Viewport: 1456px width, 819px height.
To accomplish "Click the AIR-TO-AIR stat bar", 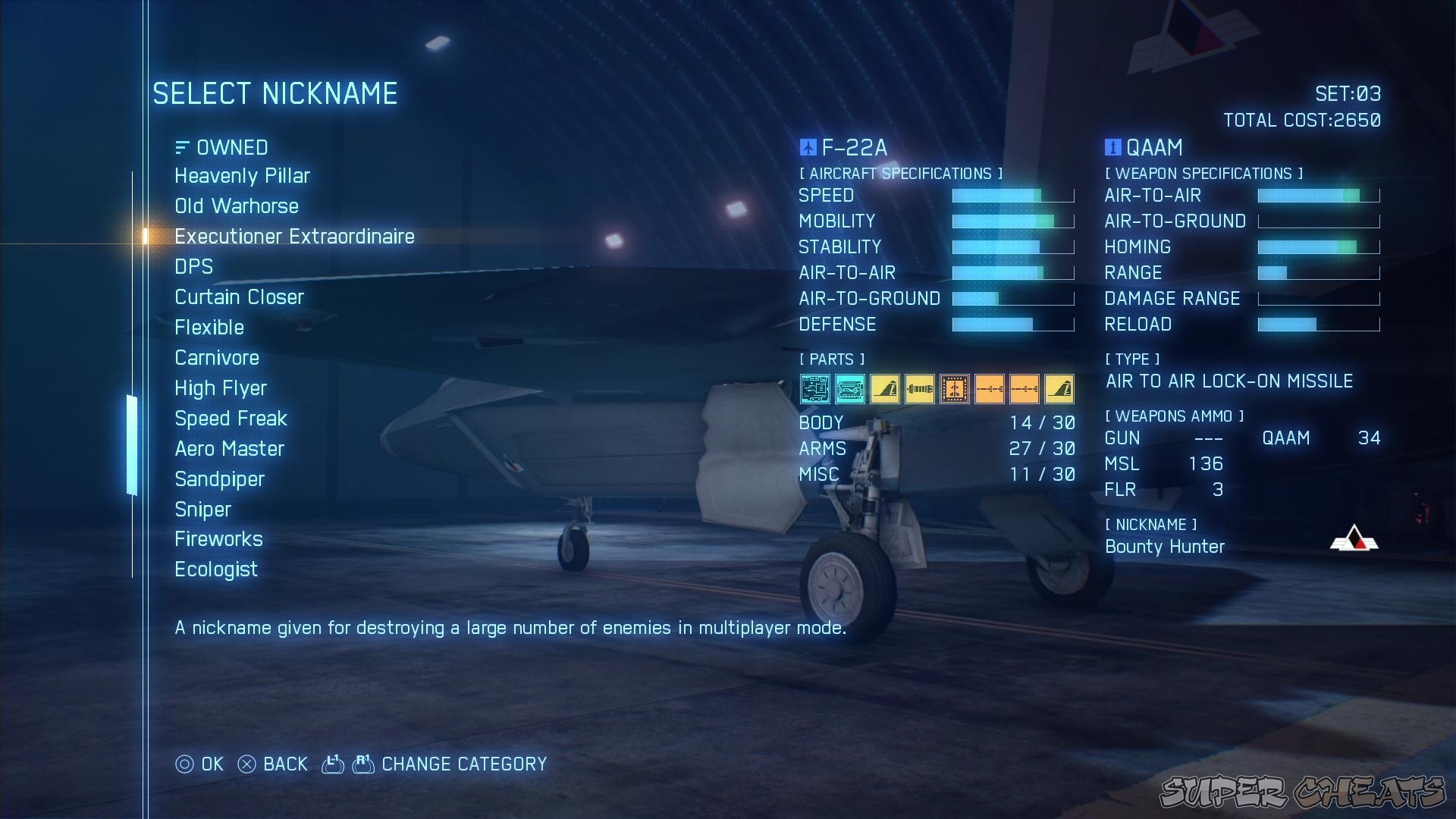I will 1012,272.
